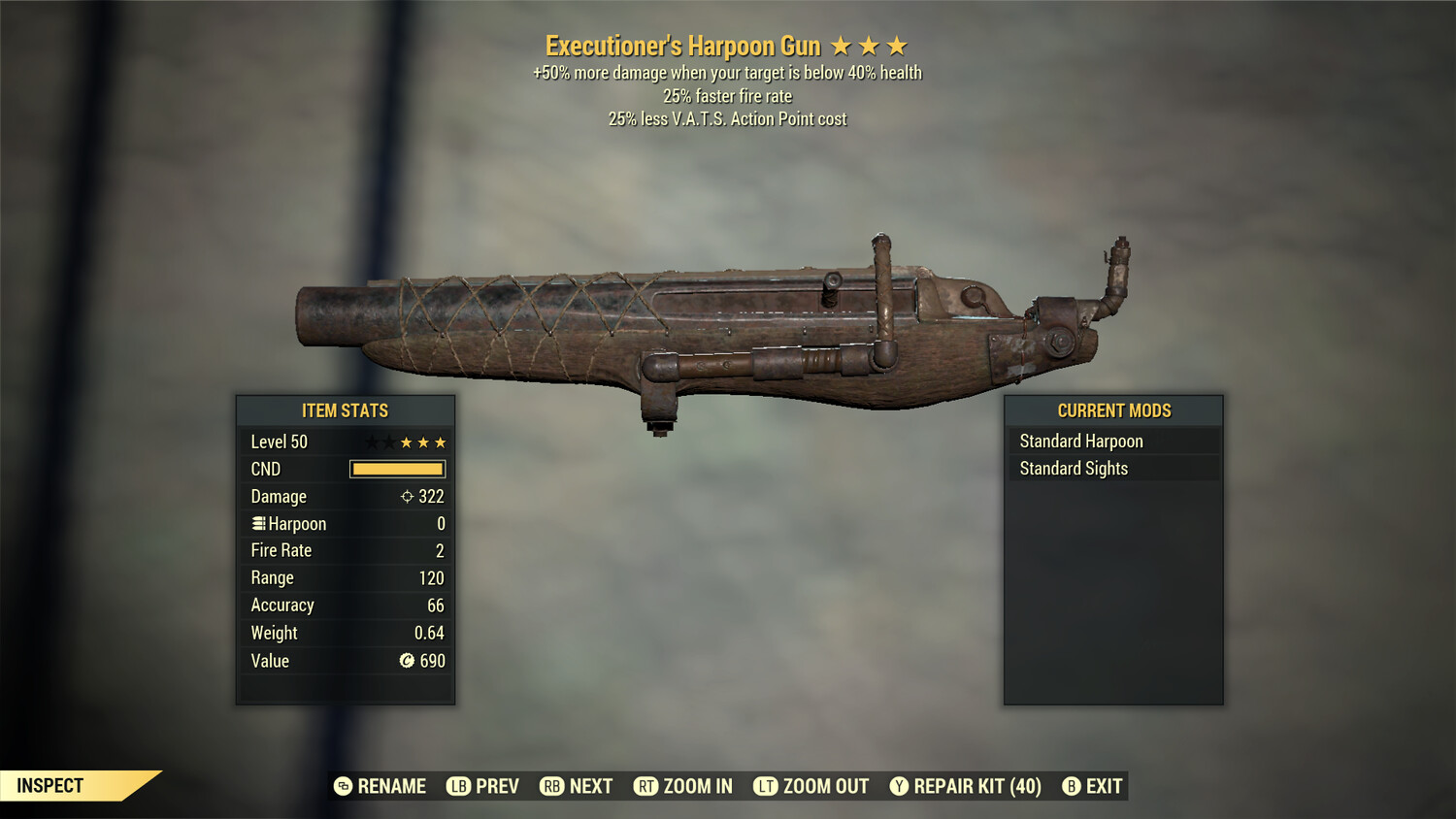Screen dimensions: 1456x819
Task: Click the INSPECT label banner
Action: tap(50, 785)
